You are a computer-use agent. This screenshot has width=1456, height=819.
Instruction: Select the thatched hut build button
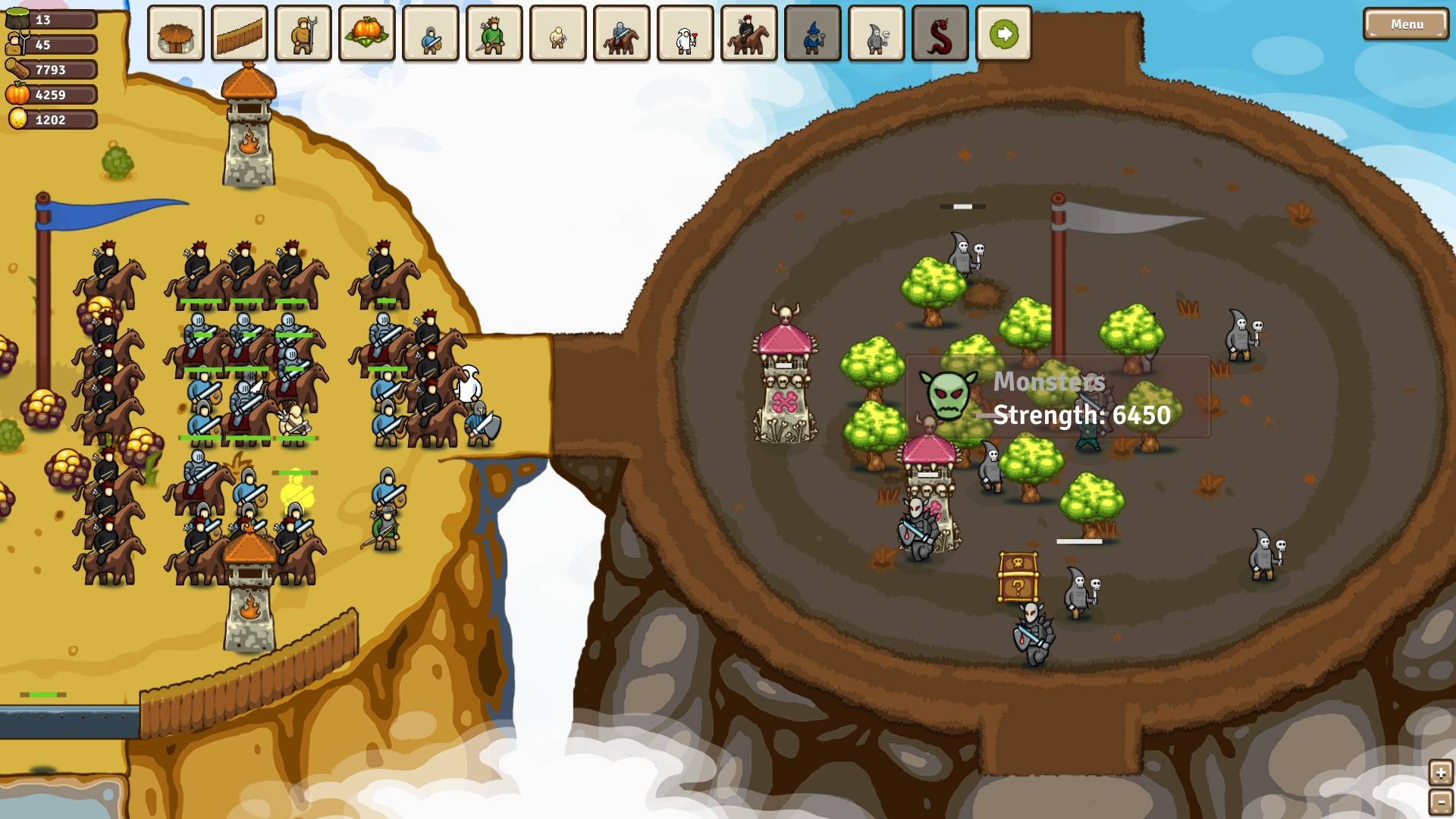coord(176,34)
